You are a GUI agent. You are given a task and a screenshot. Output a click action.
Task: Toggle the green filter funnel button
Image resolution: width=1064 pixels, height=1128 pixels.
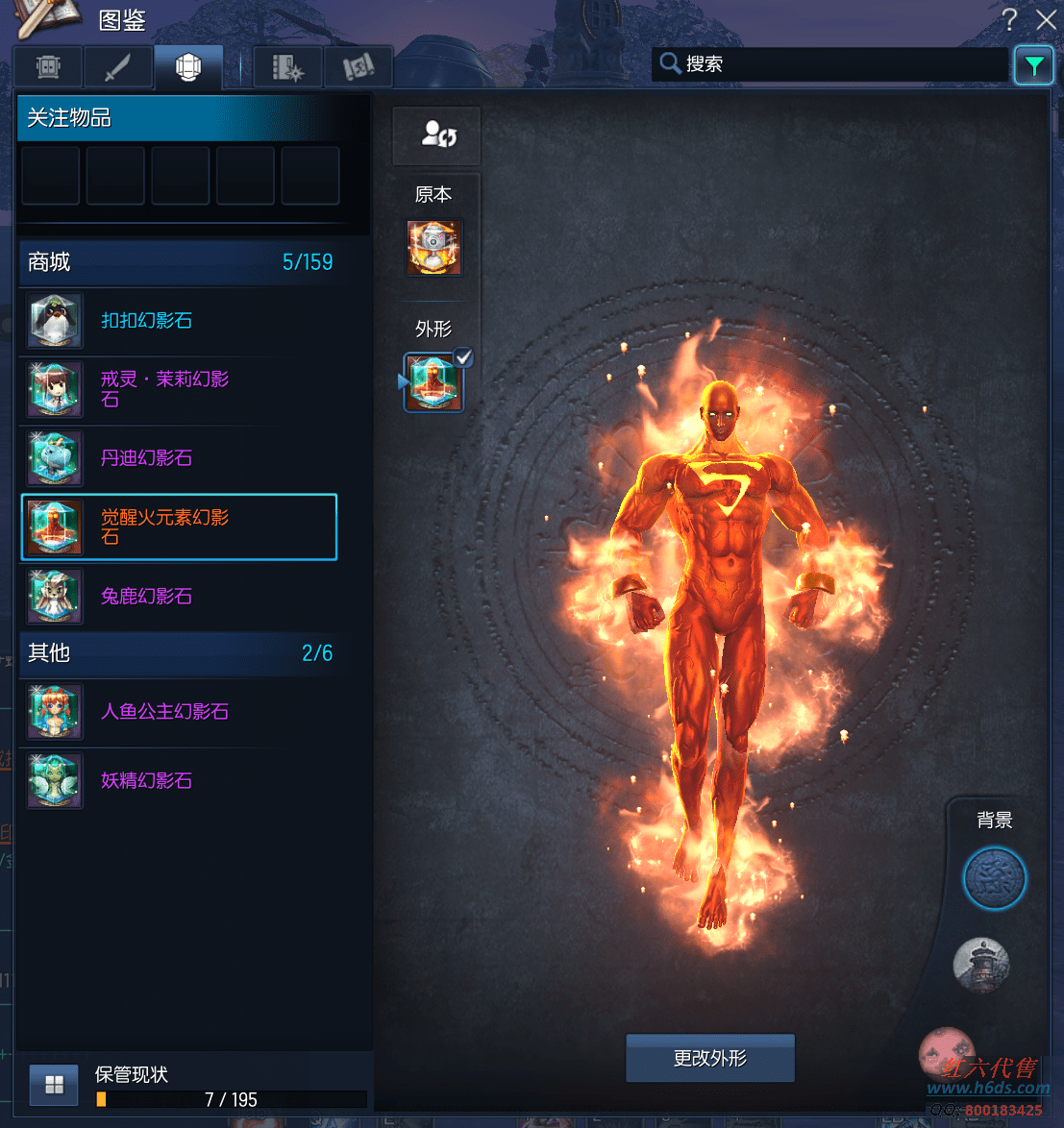point(1033,65)
